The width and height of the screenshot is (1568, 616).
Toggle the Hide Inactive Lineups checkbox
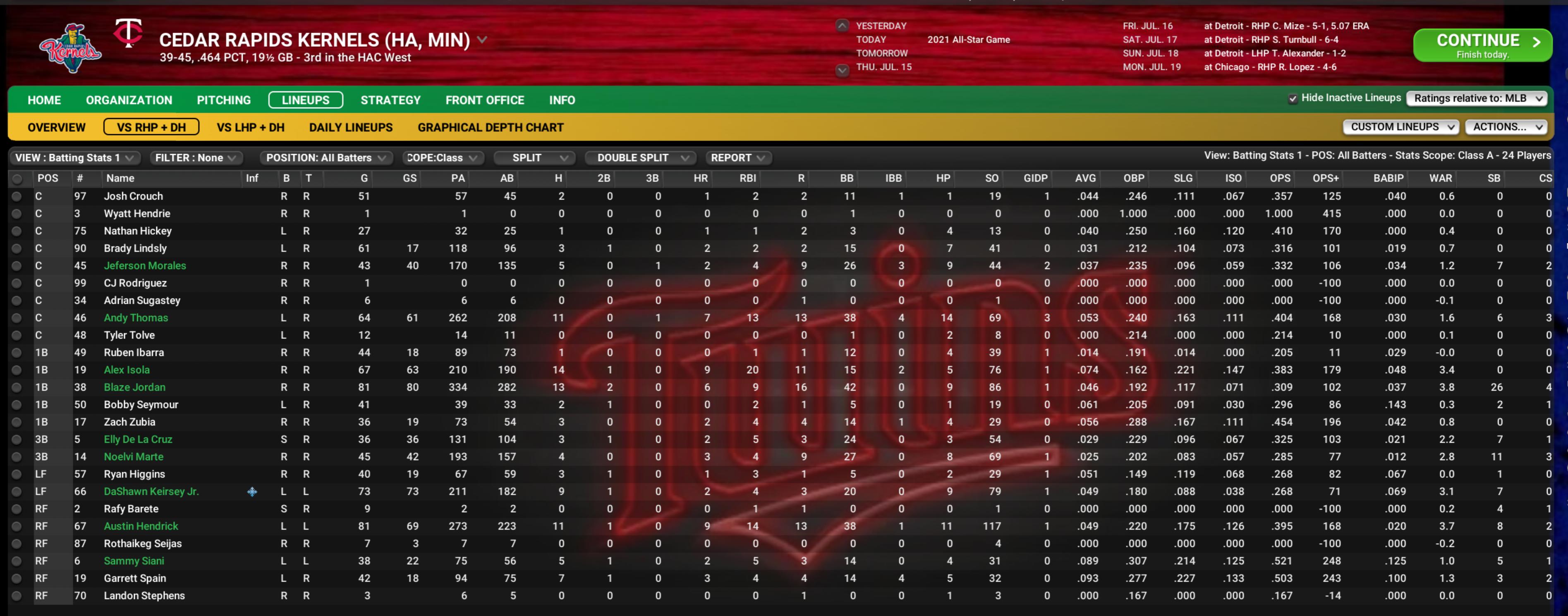1292,99
